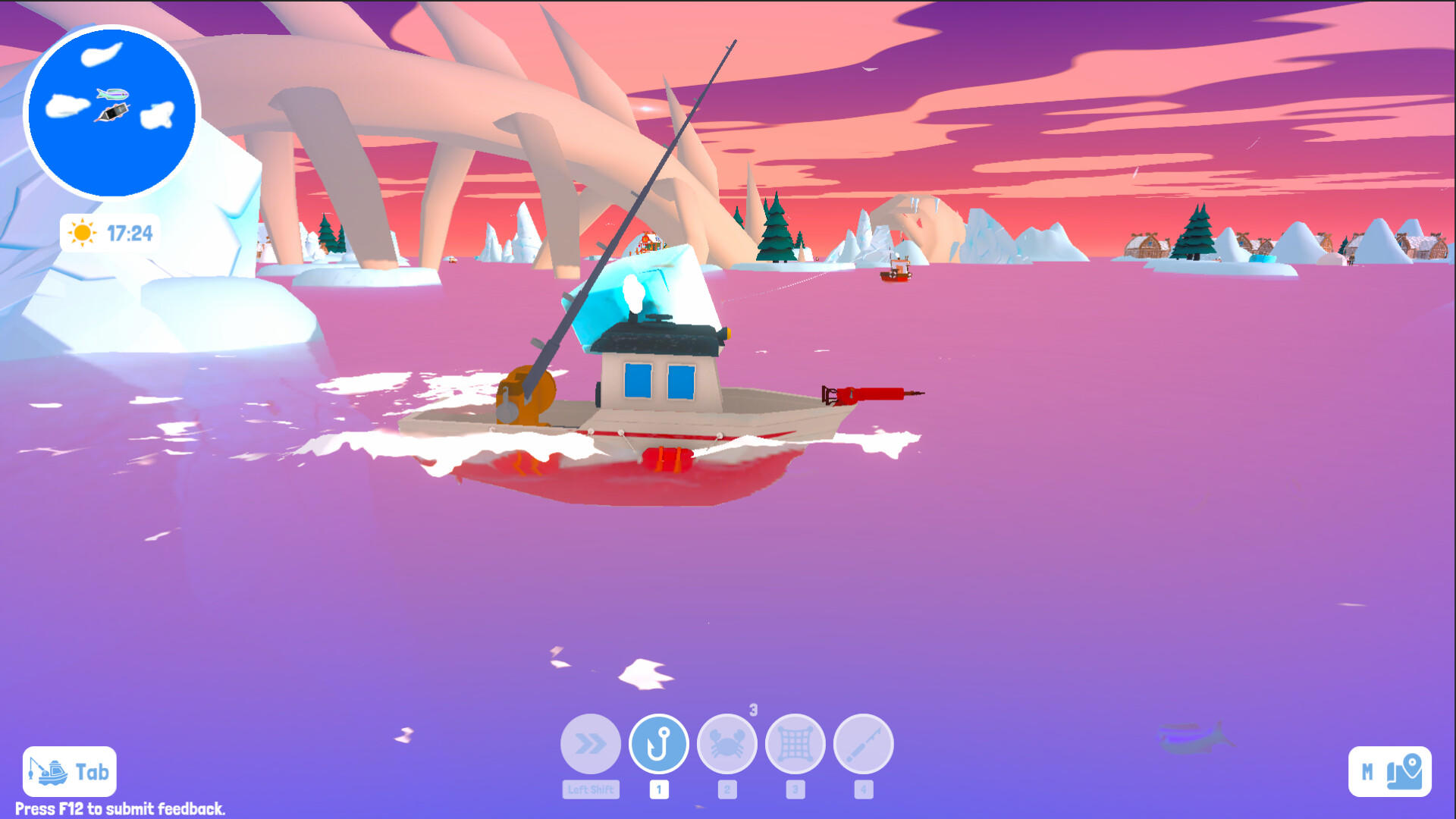Viewport: 1456px width, 819px height.
Task: Toggle the harpoon equipment in slot 4
Action: click(863, 789)
